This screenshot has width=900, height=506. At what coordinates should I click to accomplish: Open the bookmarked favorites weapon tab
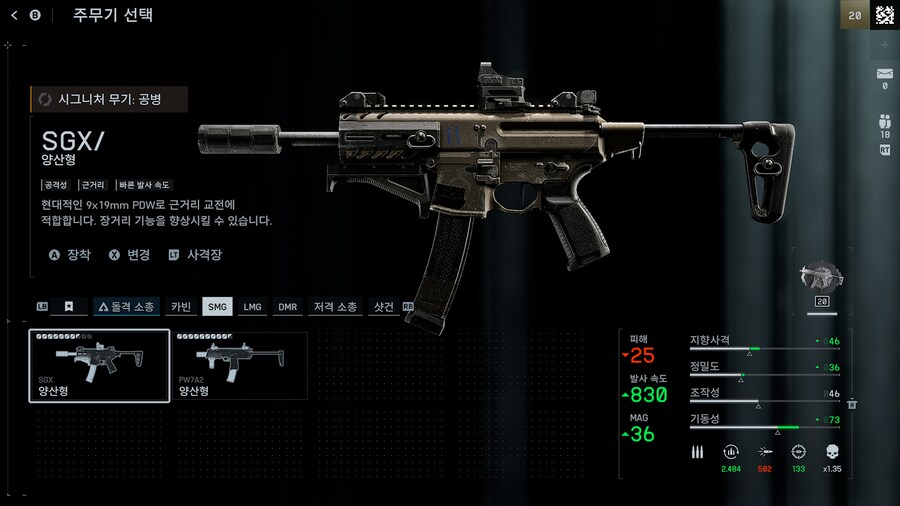69,307
